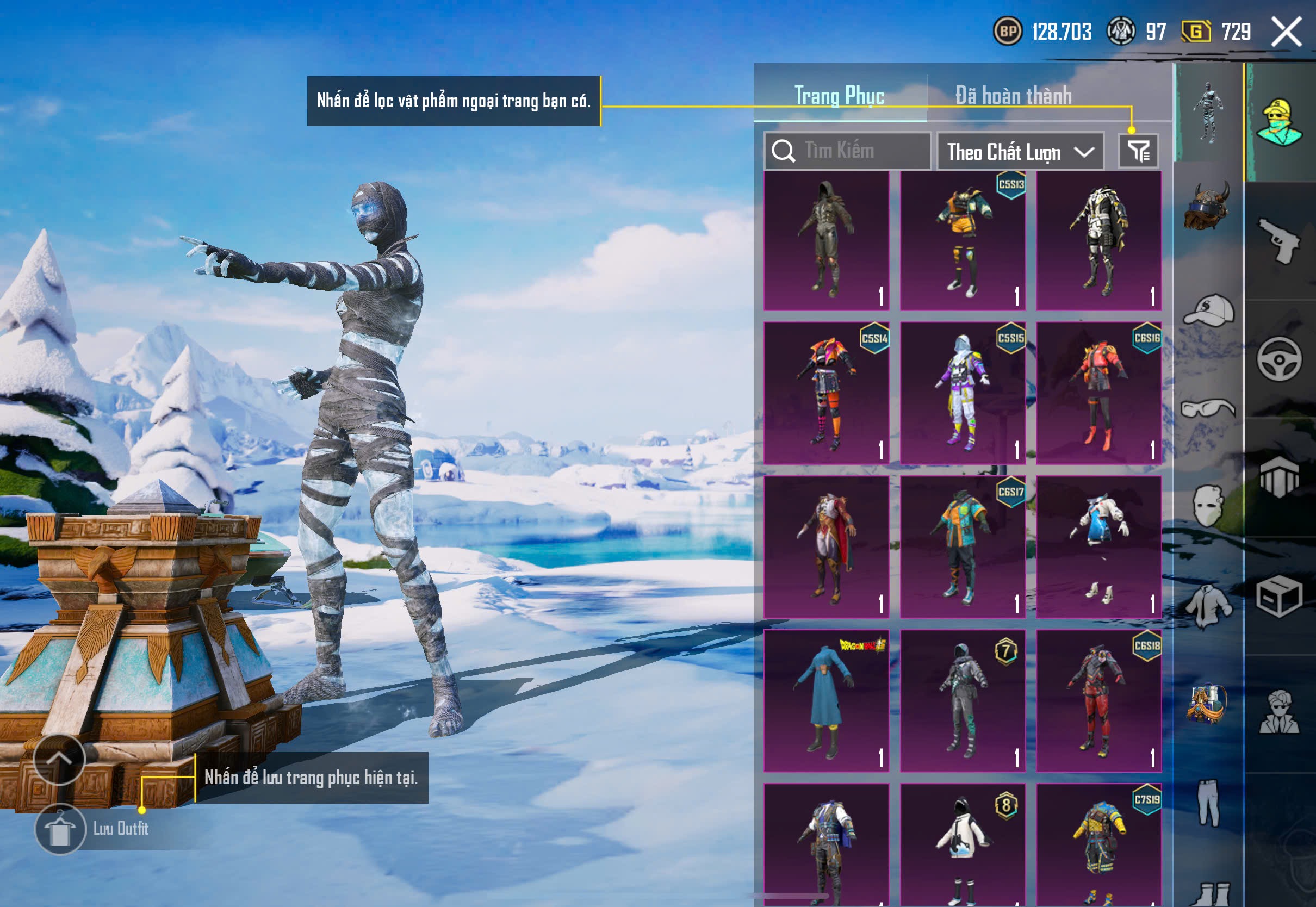Open the horned helmet category

1207,206
